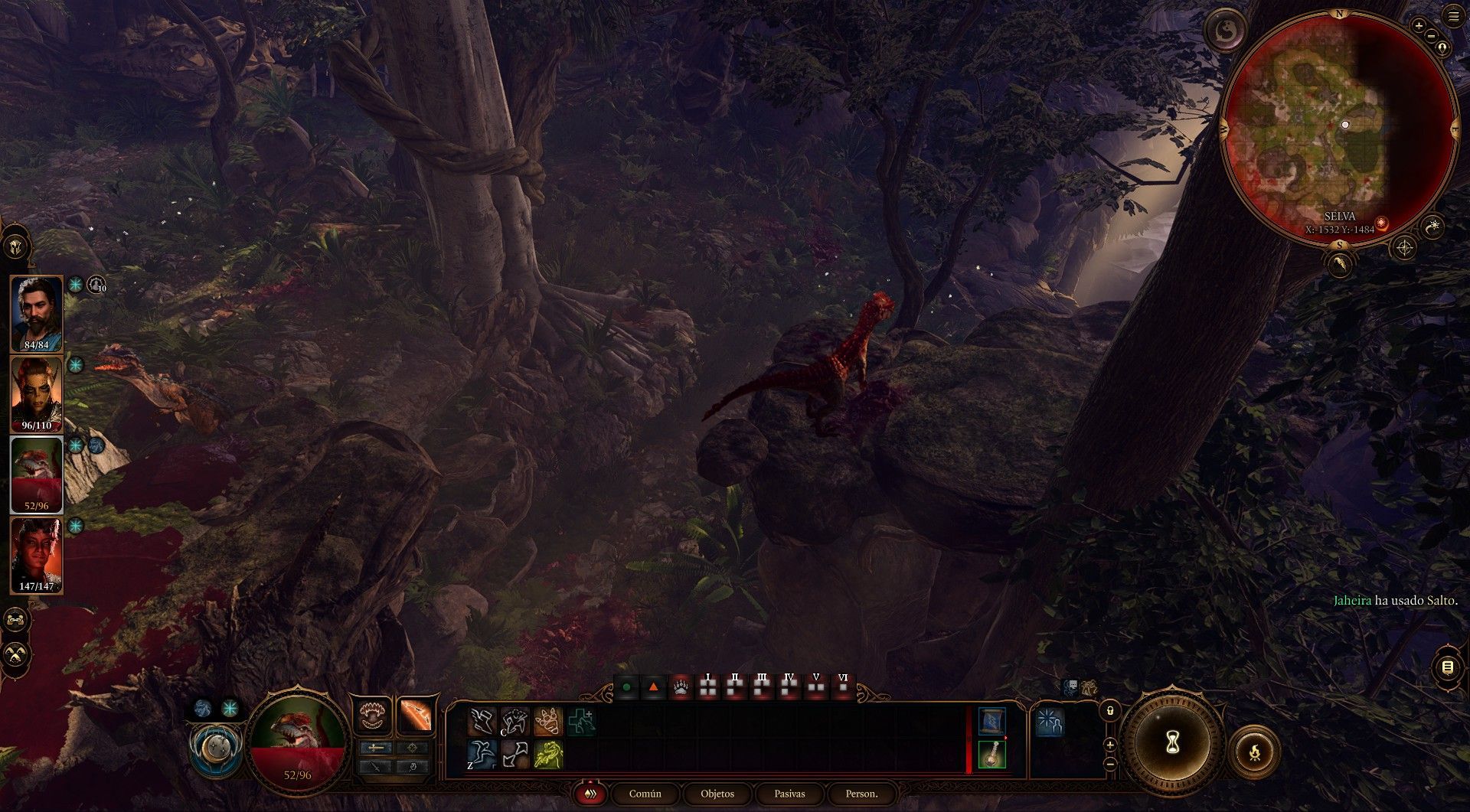The width and height of the screenshot is (1470, 812).
Task: Zoom out the minimap
Action: [1430, 35]
